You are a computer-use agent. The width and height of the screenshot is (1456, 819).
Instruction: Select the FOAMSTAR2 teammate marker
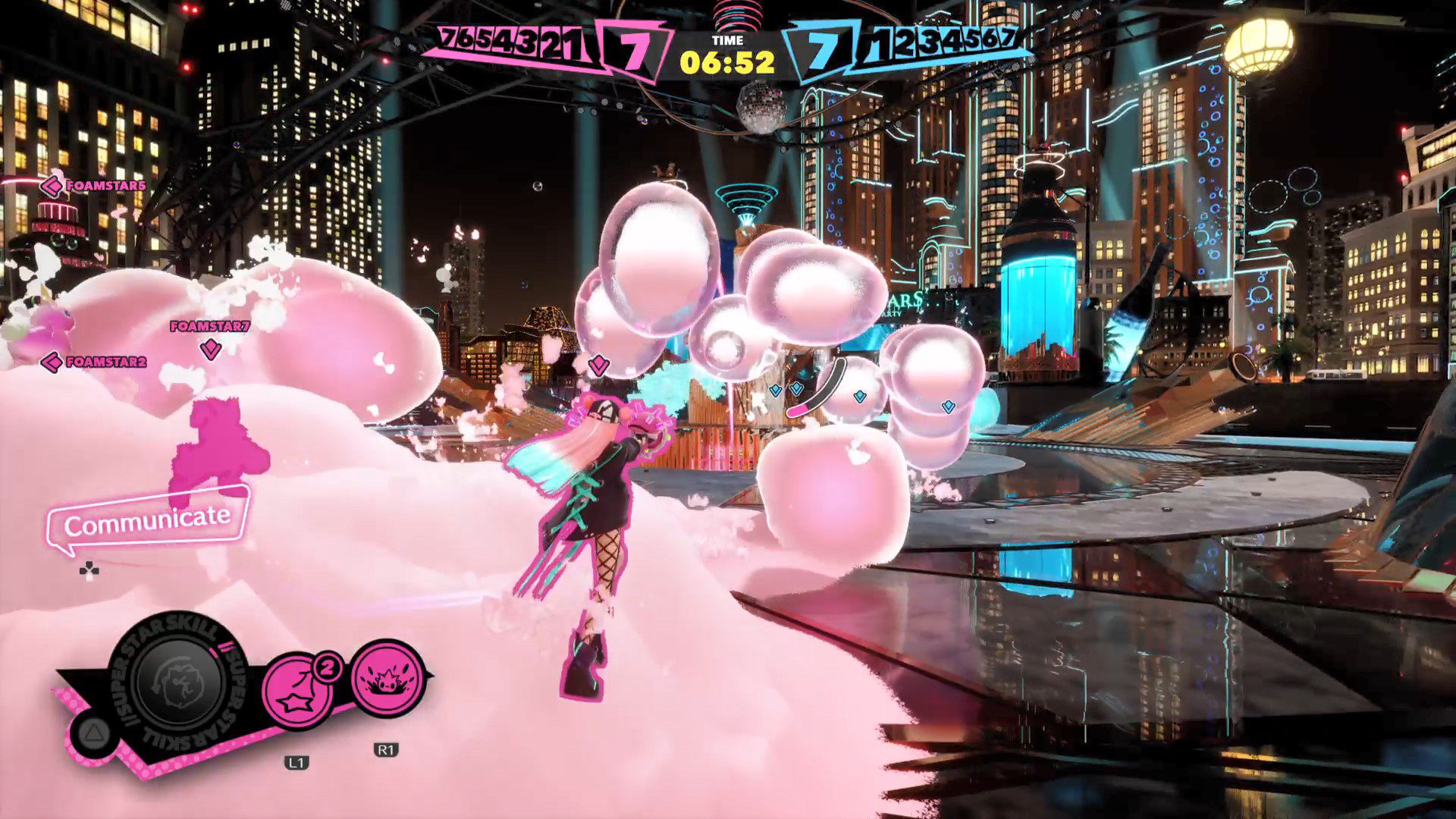coord(94,362)
